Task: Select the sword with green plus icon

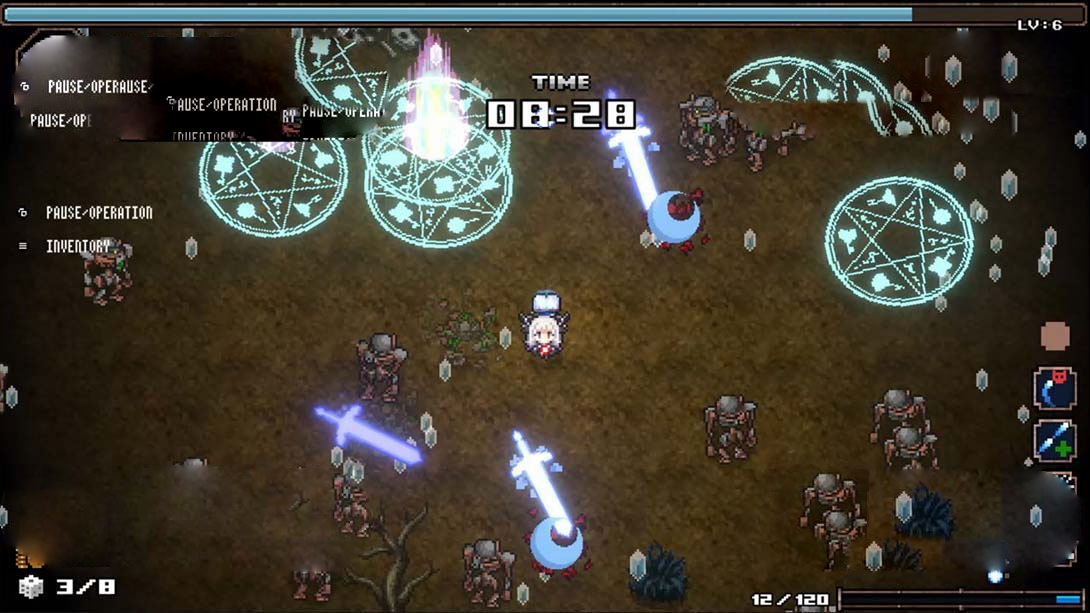Action: [1054, 441]
